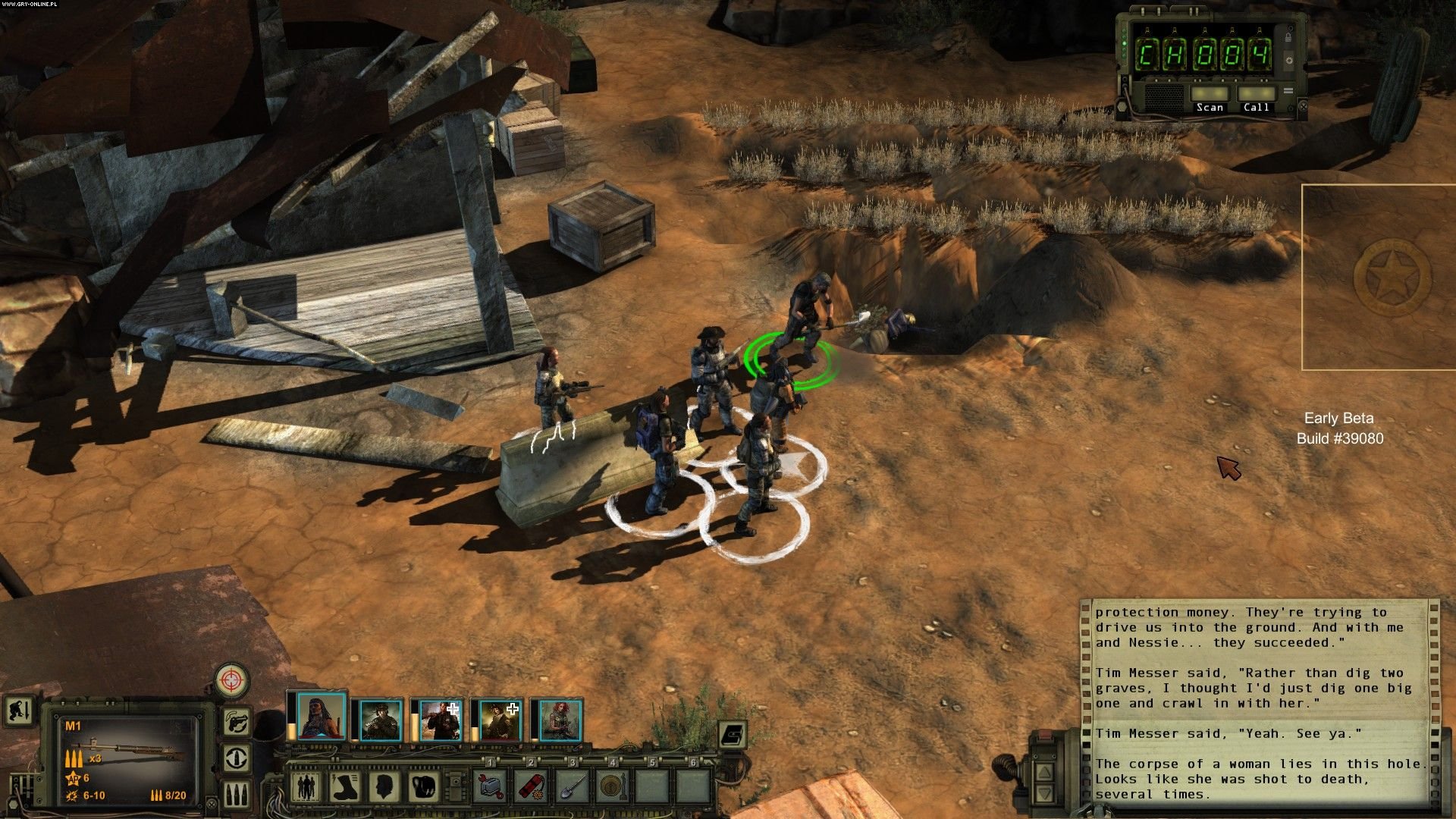Toggle the radio's padlock icon
1456x819 pixels.
(1288, 37)
